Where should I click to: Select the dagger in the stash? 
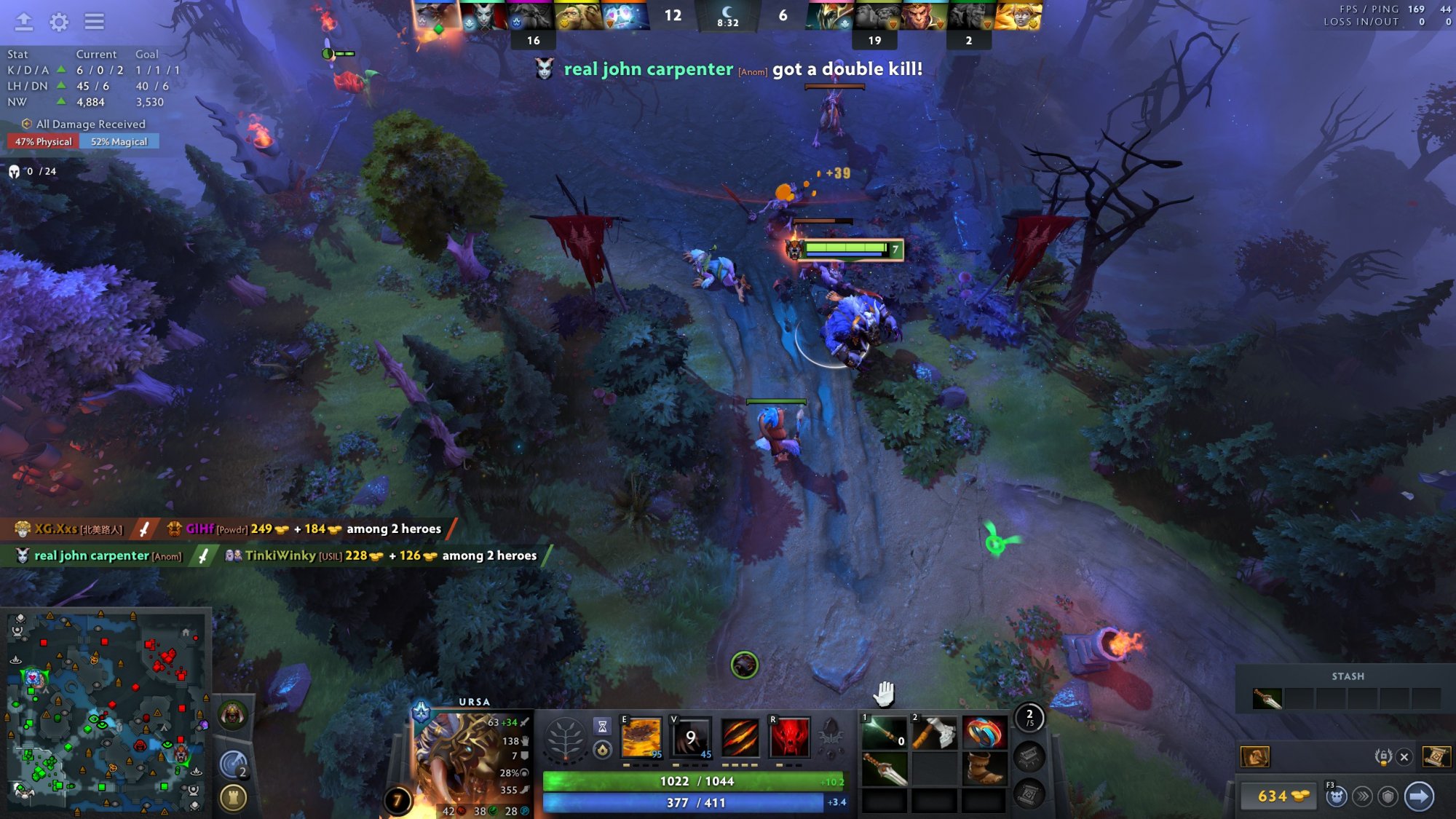[1267, 699]
